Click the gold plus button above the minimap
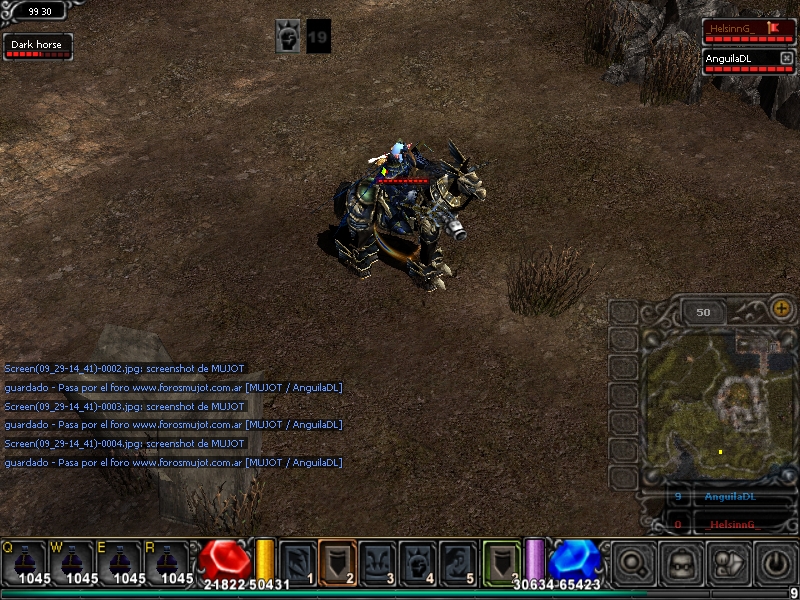Image resolution: width=800 pixels, height=600 pixels. [783, 309]
